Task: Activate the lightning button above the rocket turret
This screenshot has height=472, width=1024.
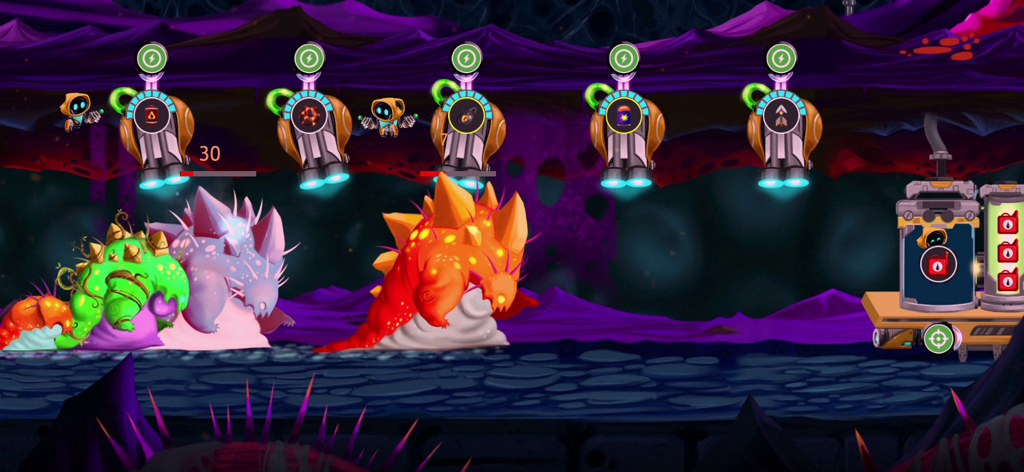Action: 781,57
